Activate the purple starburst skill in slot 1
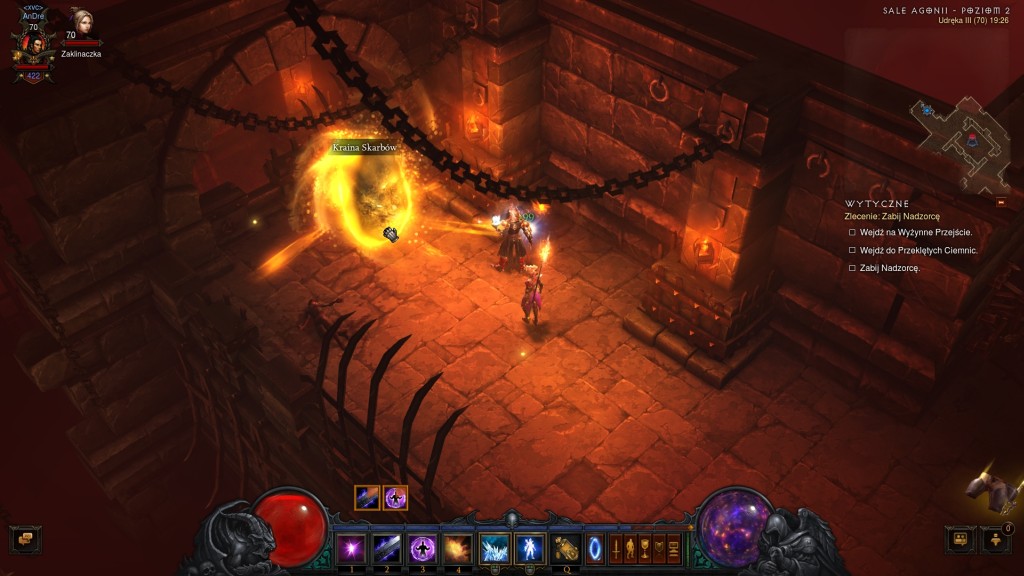1024x576 pixels. click(x=351, y=548)
